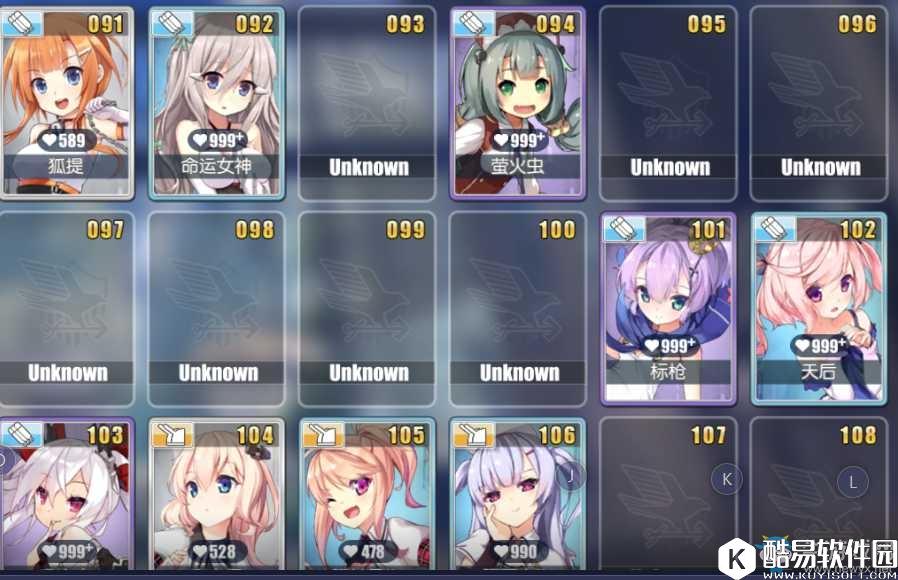Choose character card numbered 104
Viewport: 898px width, 580px height.
click(x=216, y=495)
